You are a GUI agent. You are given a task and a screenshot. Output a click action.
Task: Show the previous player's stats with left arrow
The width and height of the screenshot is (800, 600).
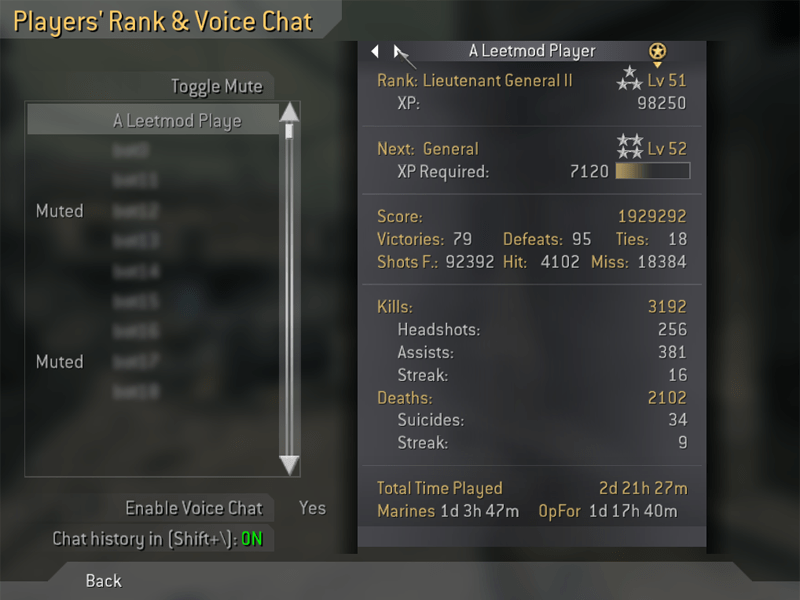(x=375, y=51)
